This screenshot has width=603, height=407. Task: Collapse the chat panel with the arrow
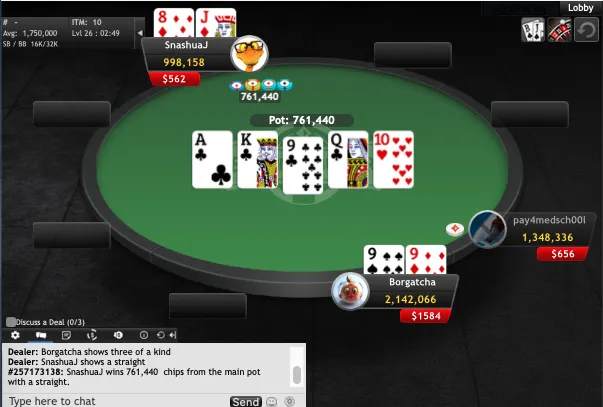pyautogui.click(x=174, y=335)
